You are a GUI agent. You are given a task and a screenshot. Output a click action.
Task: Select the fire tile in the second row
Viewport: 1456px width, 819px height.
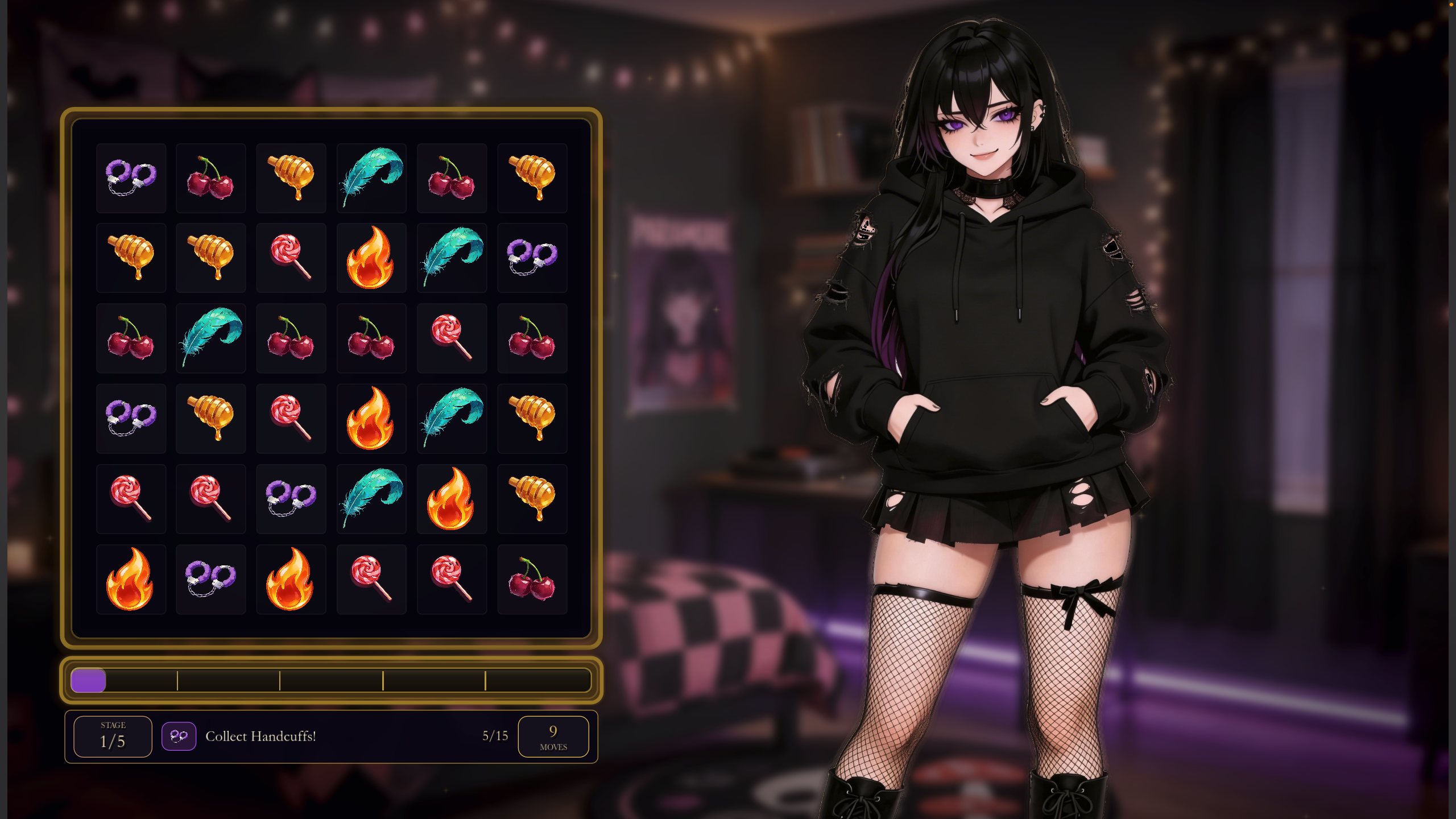point(371,257)
